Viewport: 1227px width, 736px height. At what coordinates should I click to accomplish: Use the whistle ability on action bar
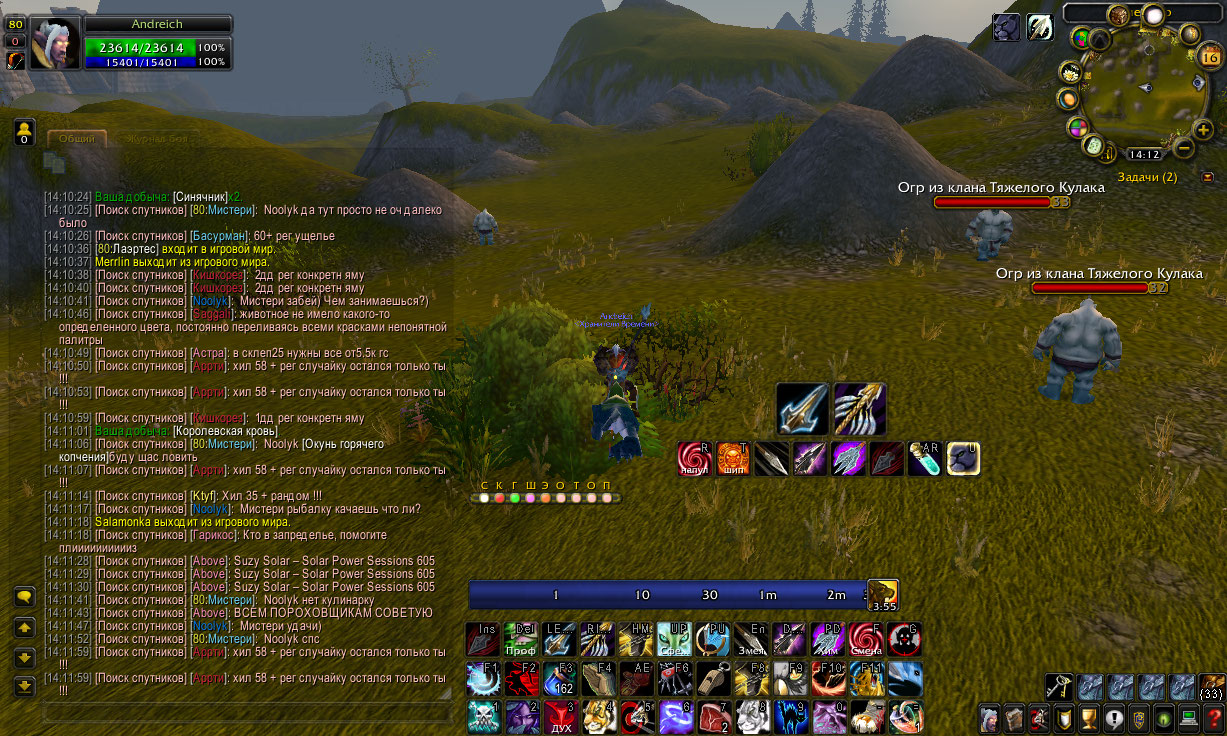713,679
